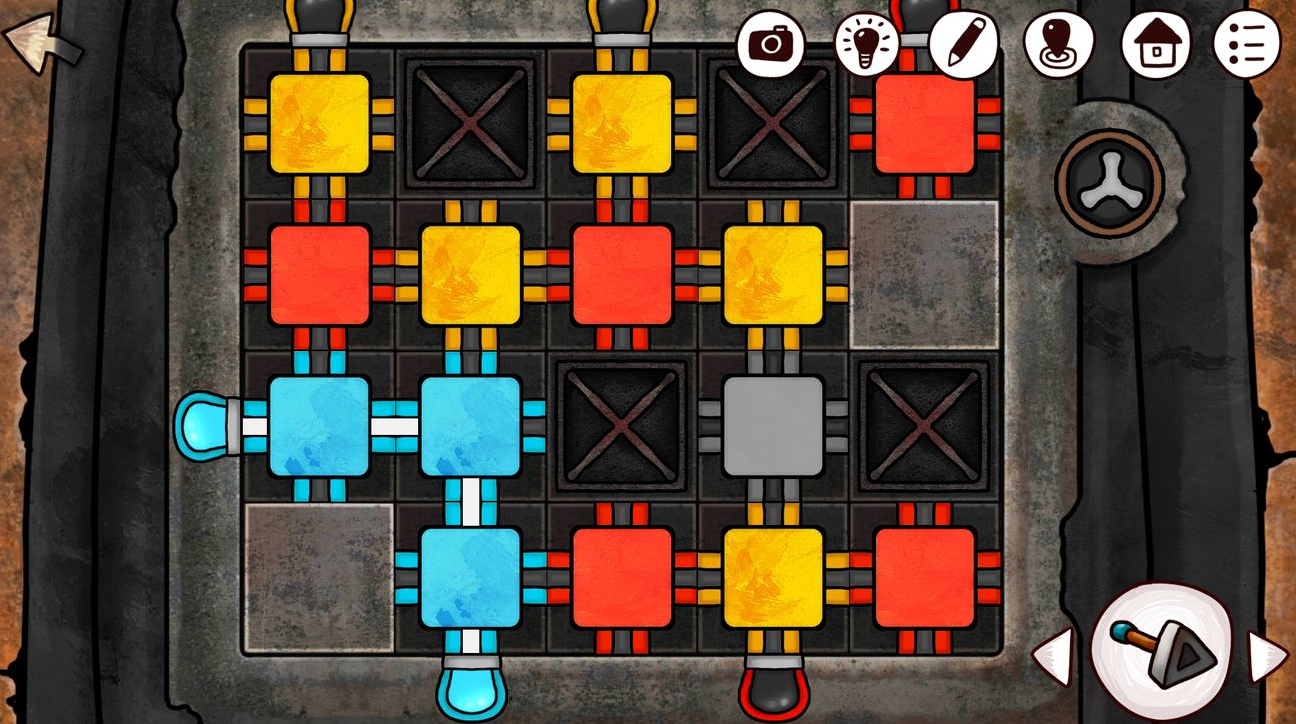Return home via the house icon
This screenshot has width=1296, height=724.
point(1155,45)
